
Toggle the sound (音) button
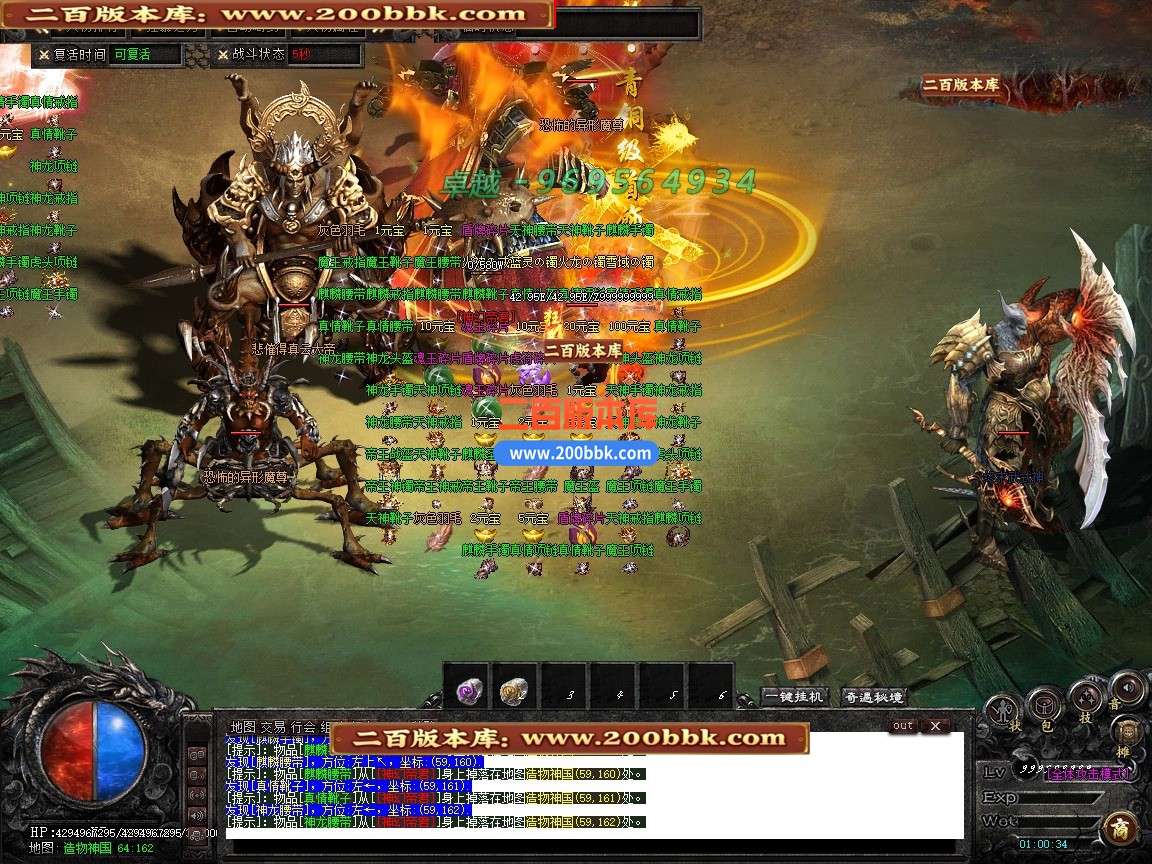pyautogui.click(x=1127, y=690)
